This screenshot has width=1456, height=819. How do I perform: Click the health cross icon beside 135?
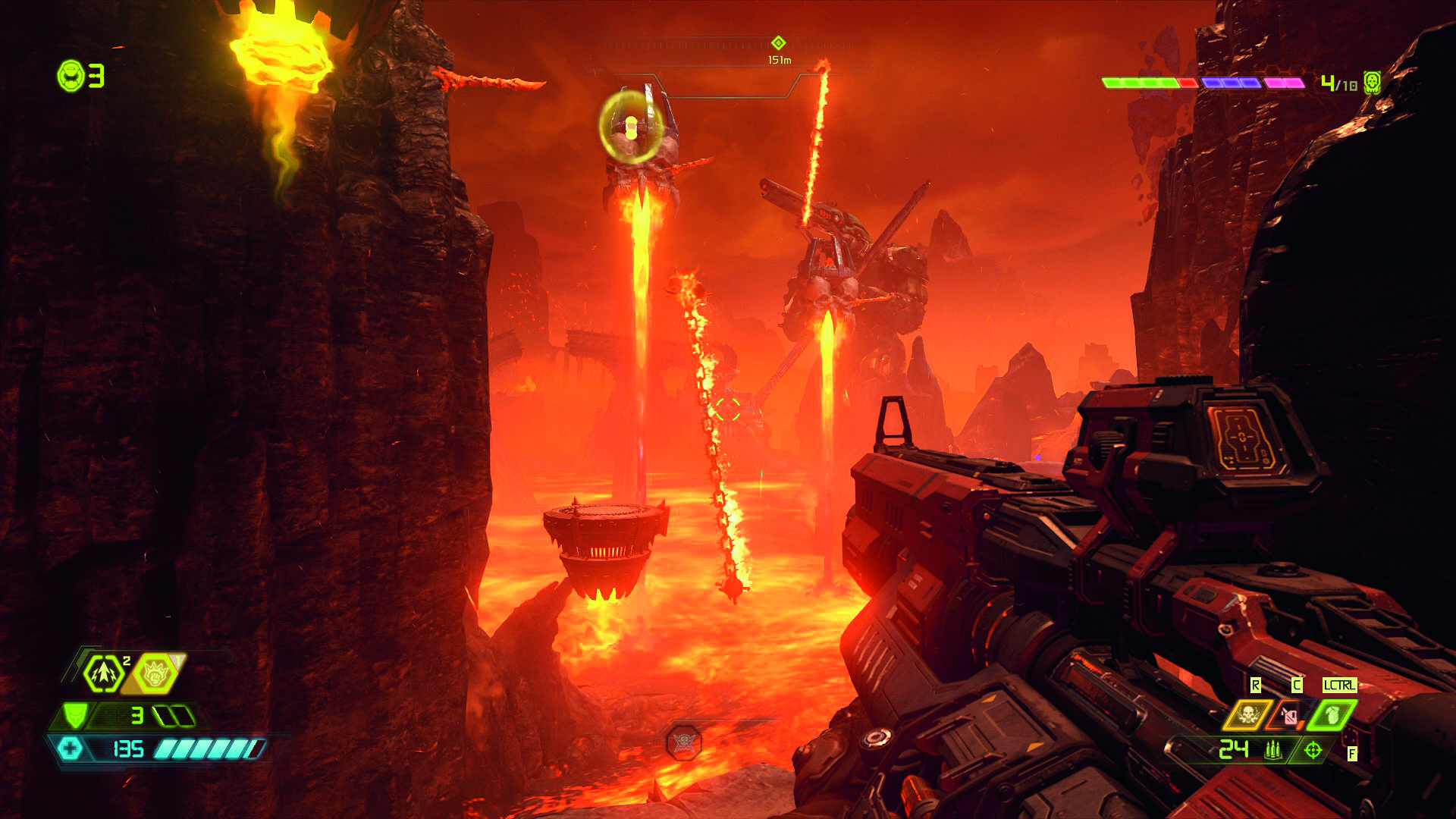[71, 748]
